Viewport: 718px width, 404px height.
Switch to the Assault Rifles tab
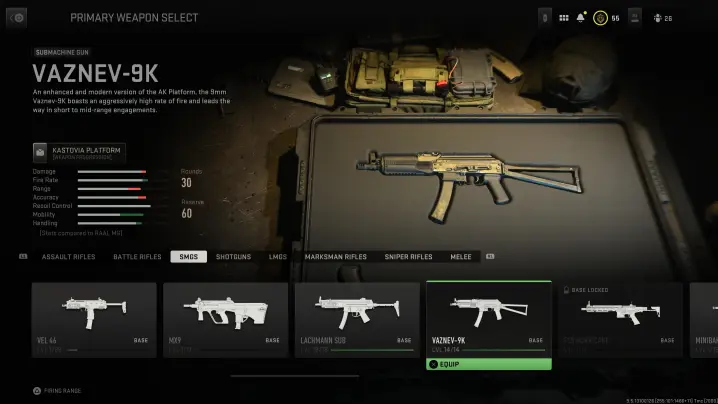(69, 257)
